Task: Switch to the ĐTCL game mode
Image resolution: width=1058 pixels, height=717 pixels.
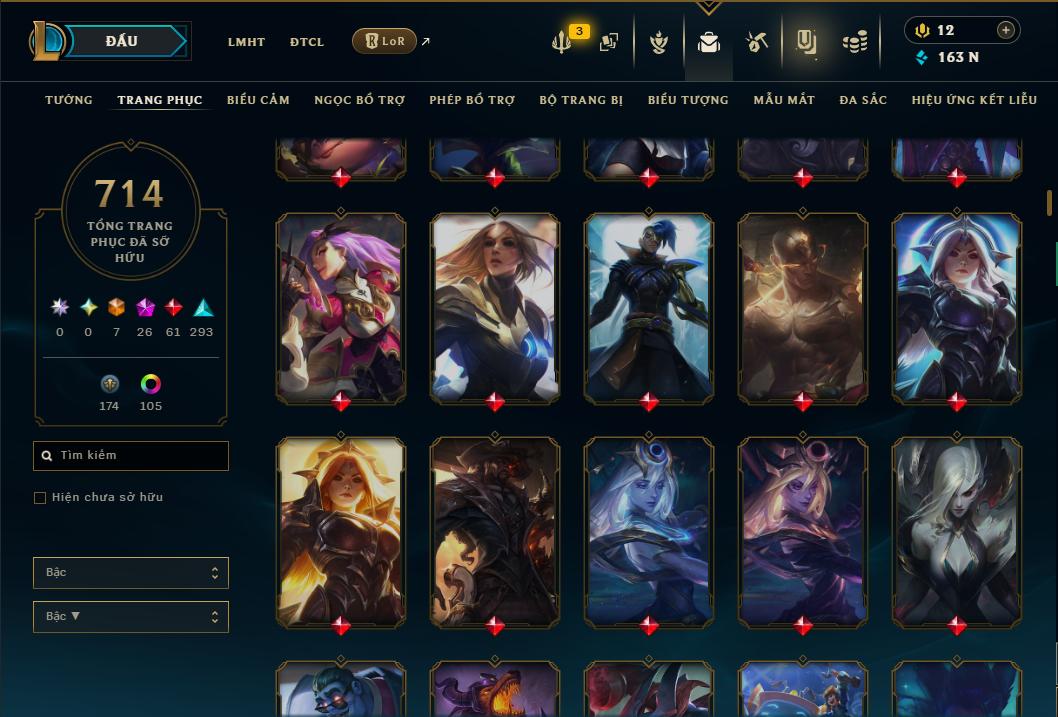Action: [307, 42]
